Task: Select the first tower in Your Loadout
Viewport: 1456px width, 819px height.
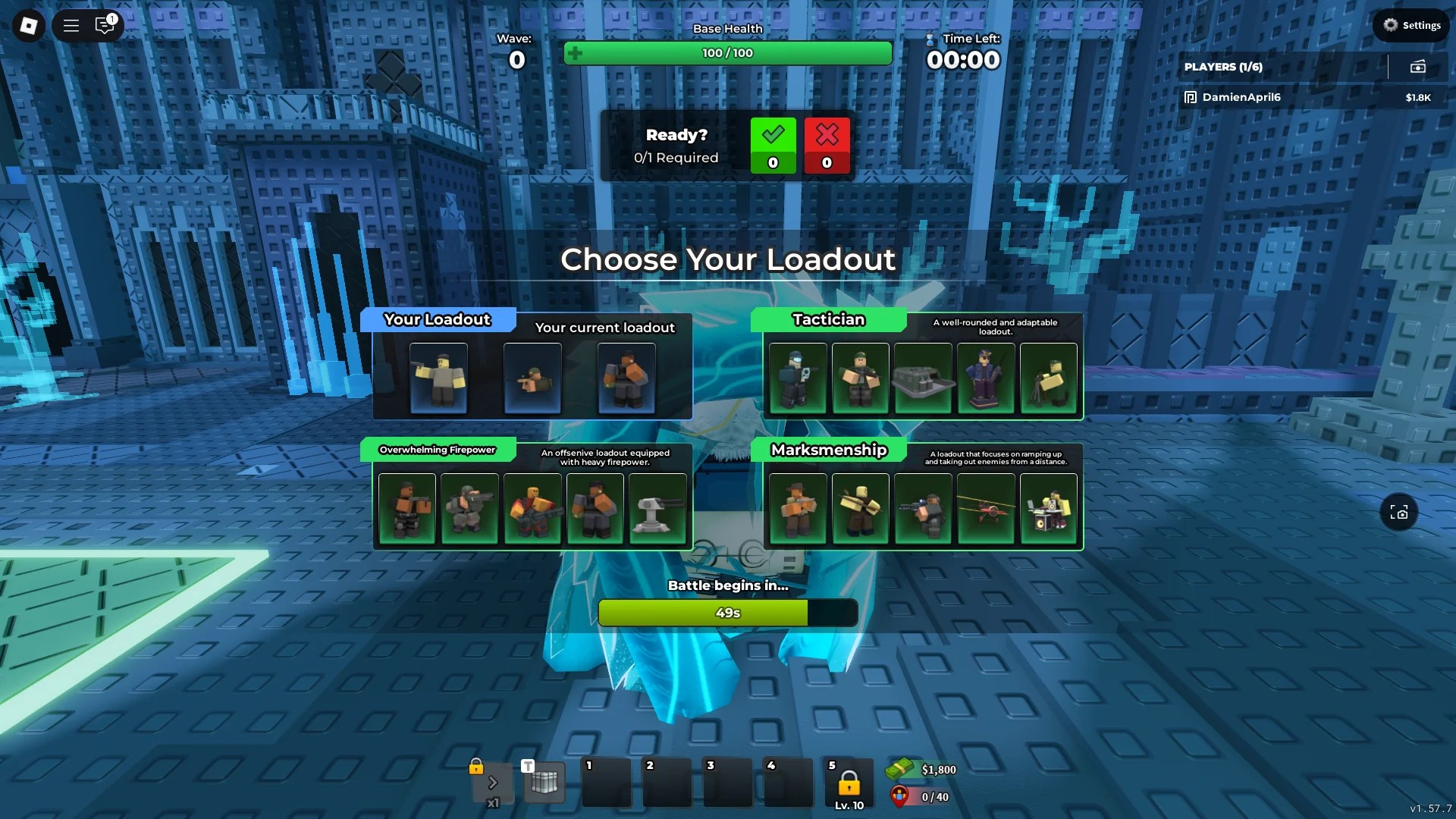Action: pos(438,377)
